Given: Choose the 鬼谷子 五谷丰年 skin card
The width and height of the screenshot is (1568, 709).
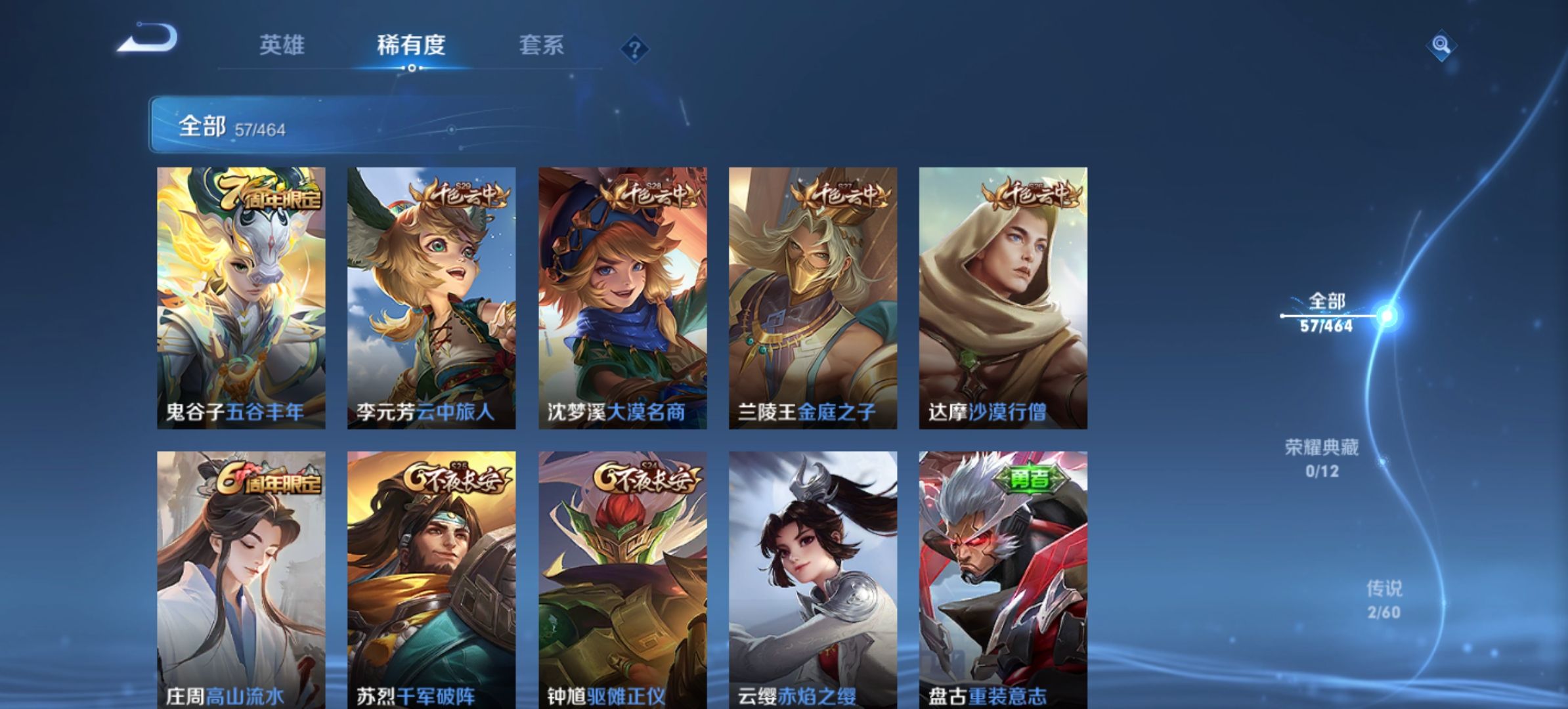Looking at the screenshot, I should [241, 298].
